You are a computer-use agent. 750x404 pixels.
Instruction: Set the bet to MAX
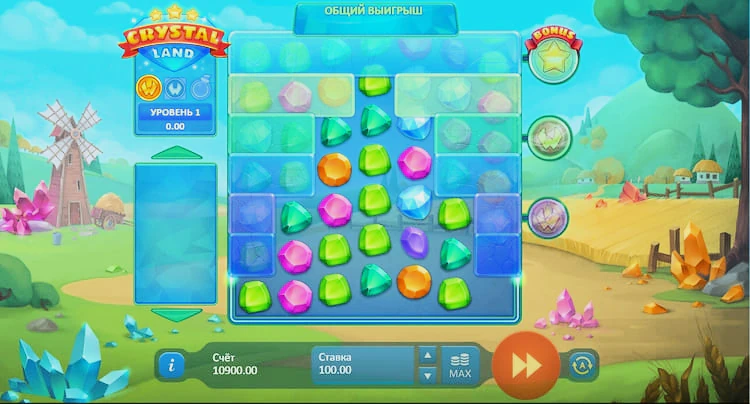(460, 365)
